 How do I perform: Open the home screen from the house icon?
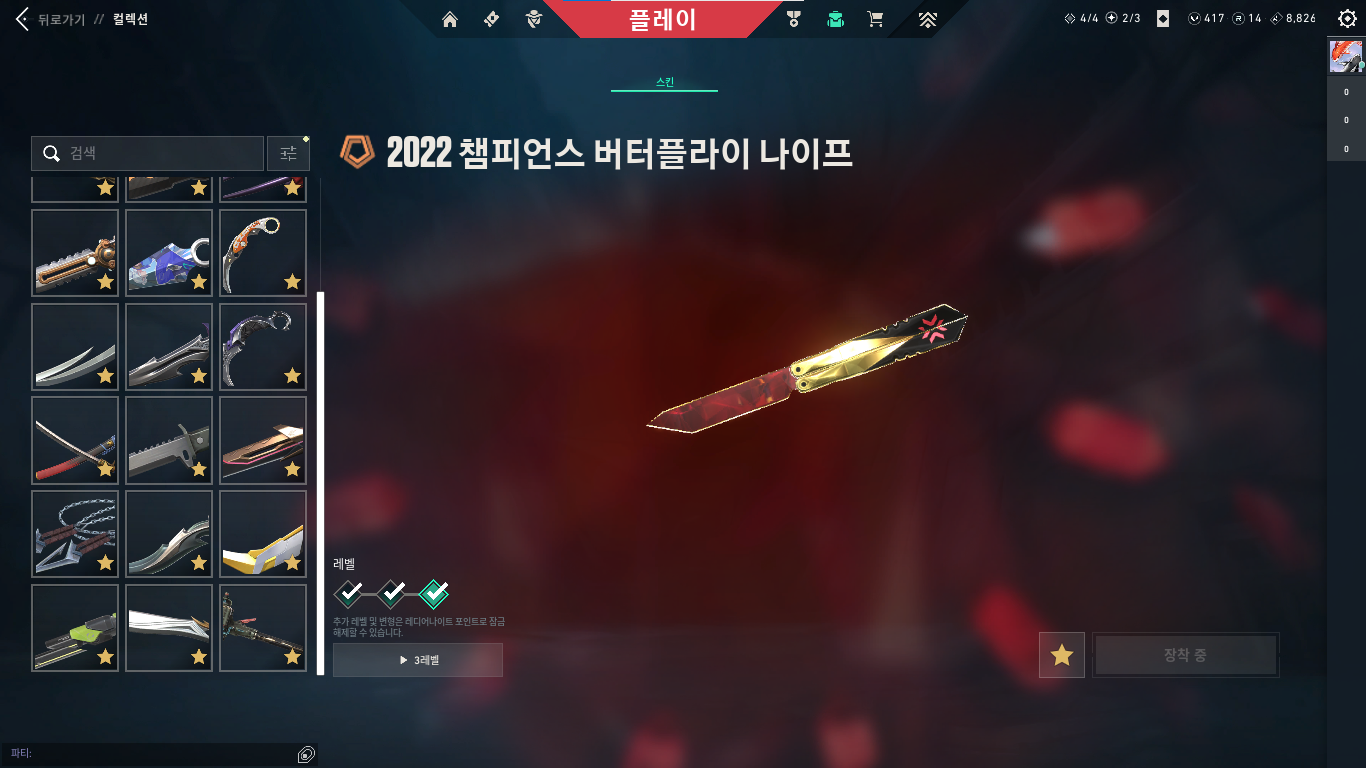450,19
